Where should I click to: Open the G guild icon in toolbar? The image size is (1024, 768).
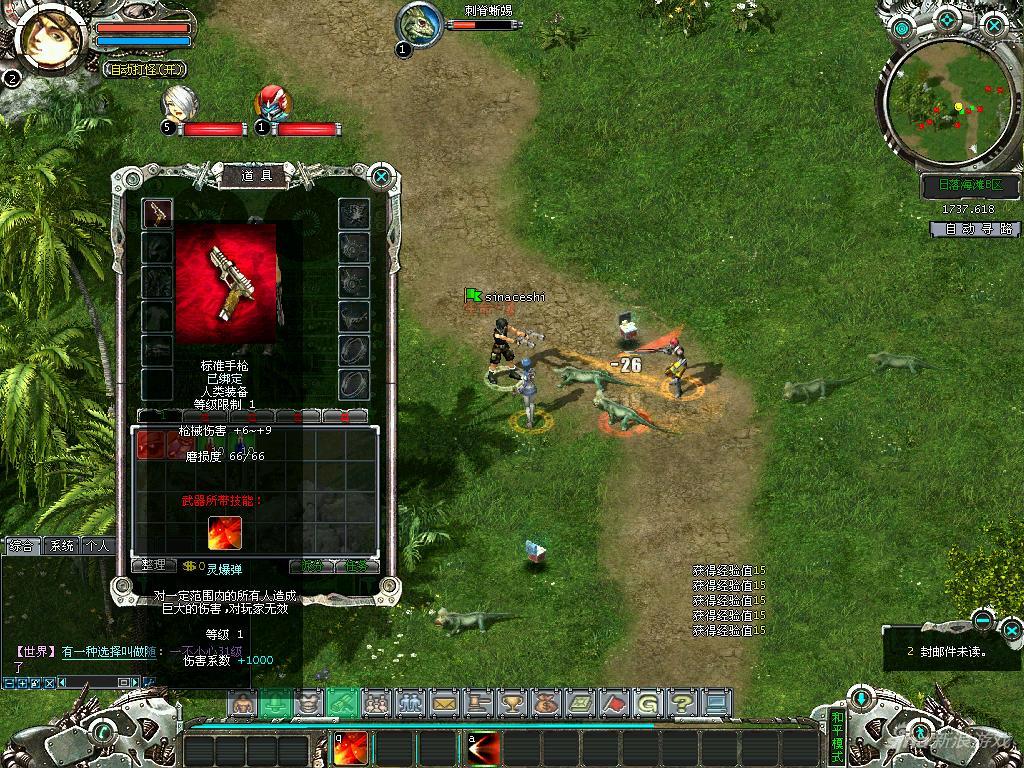[x=648, y=703]
